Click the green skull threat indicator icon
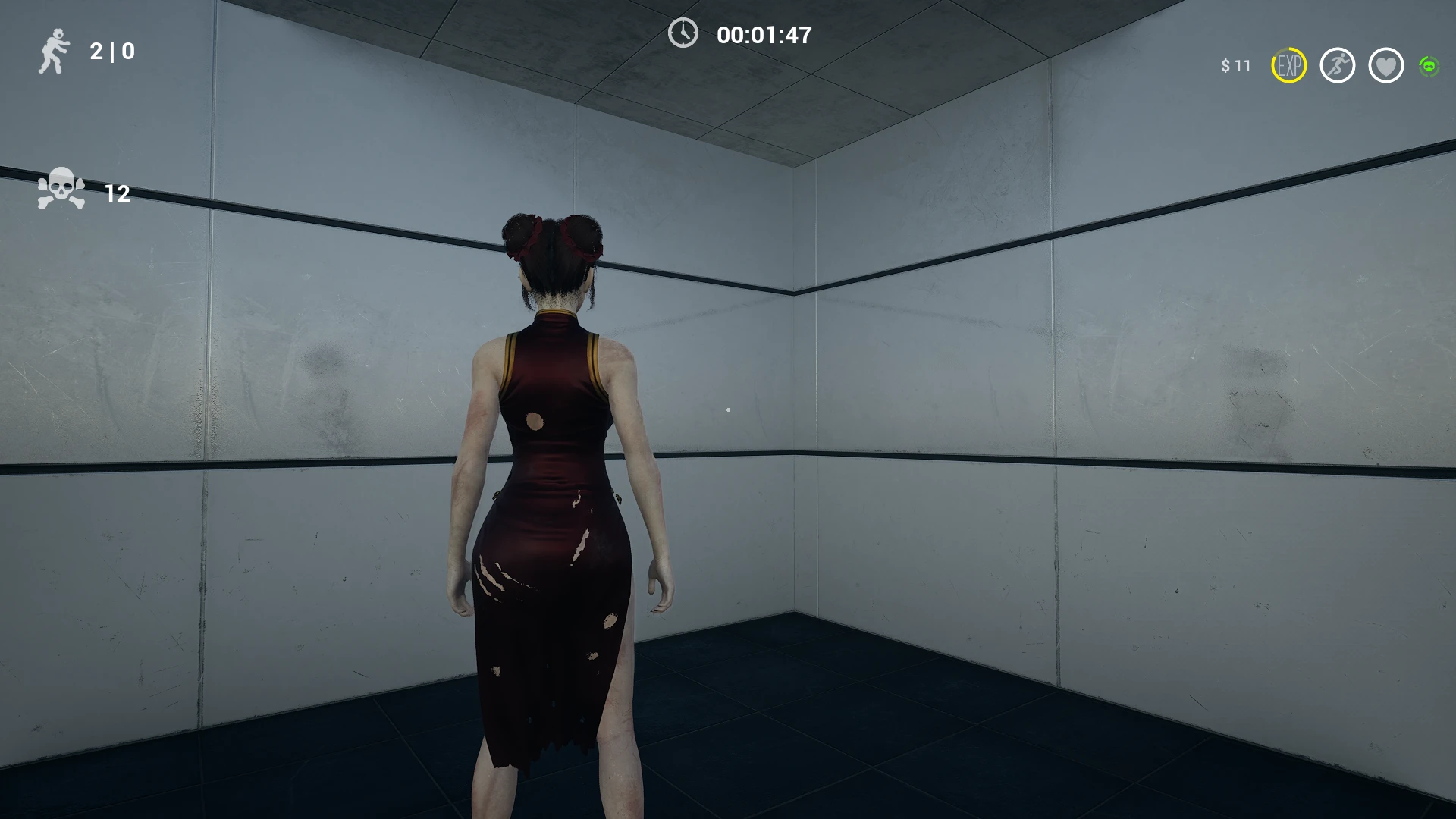Viewport: 1456px width, 819px height. (x=1429, y=67)
